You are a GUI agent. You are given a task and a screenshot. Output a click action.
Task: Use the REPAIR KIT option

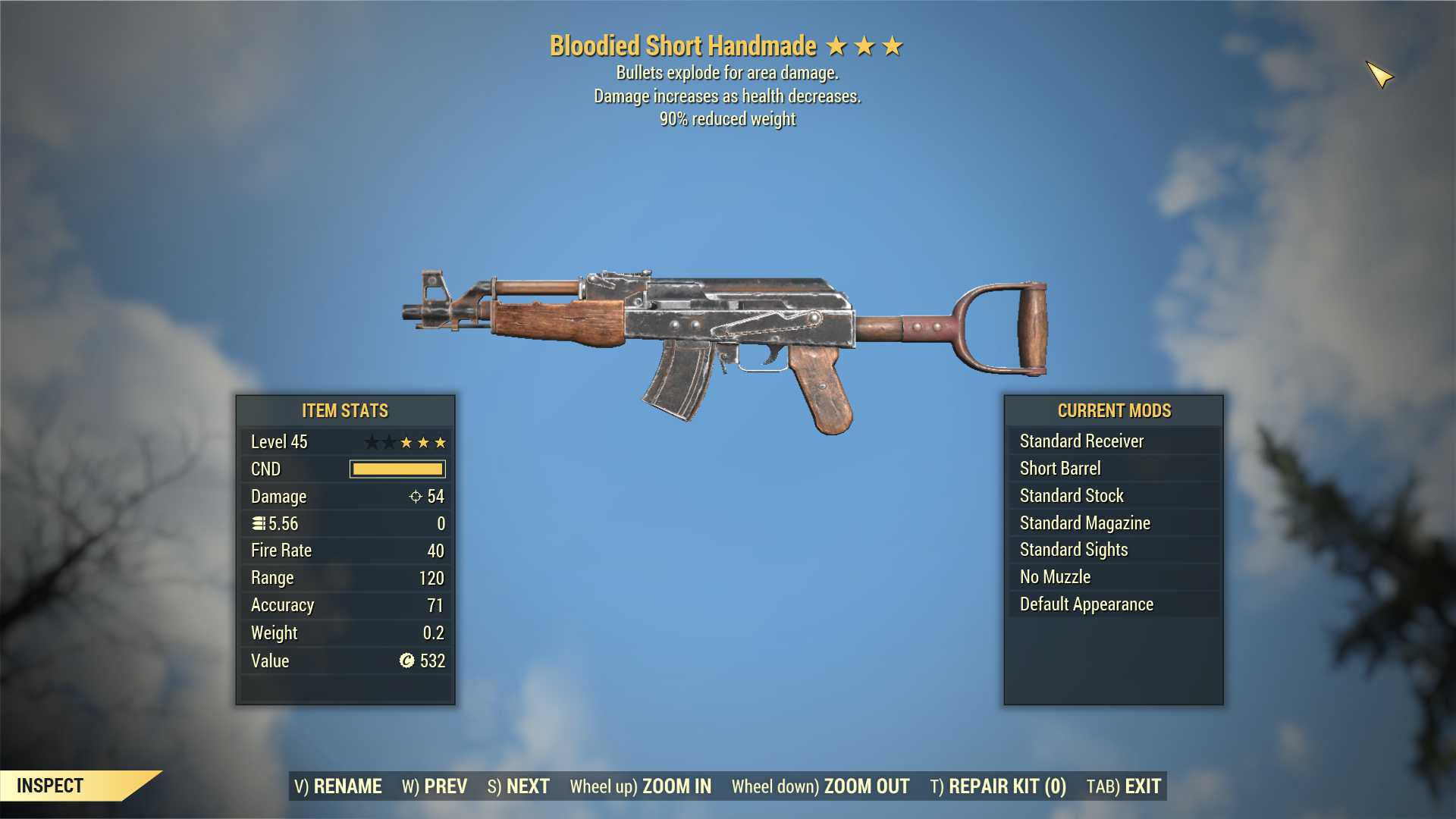coord(998,786)
